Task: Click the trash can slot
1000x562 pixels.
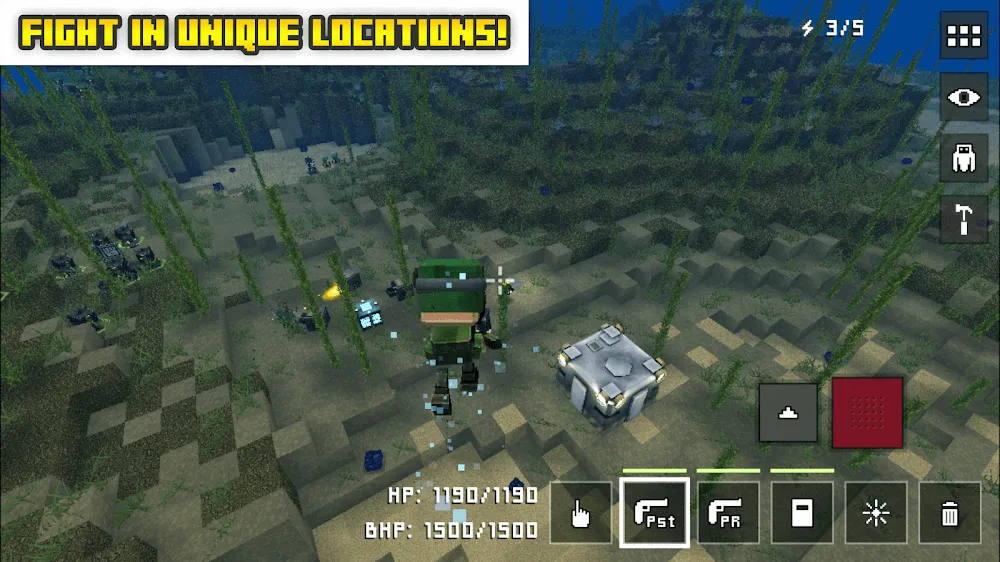Action: pyautogui.click(x=950, y=513)
